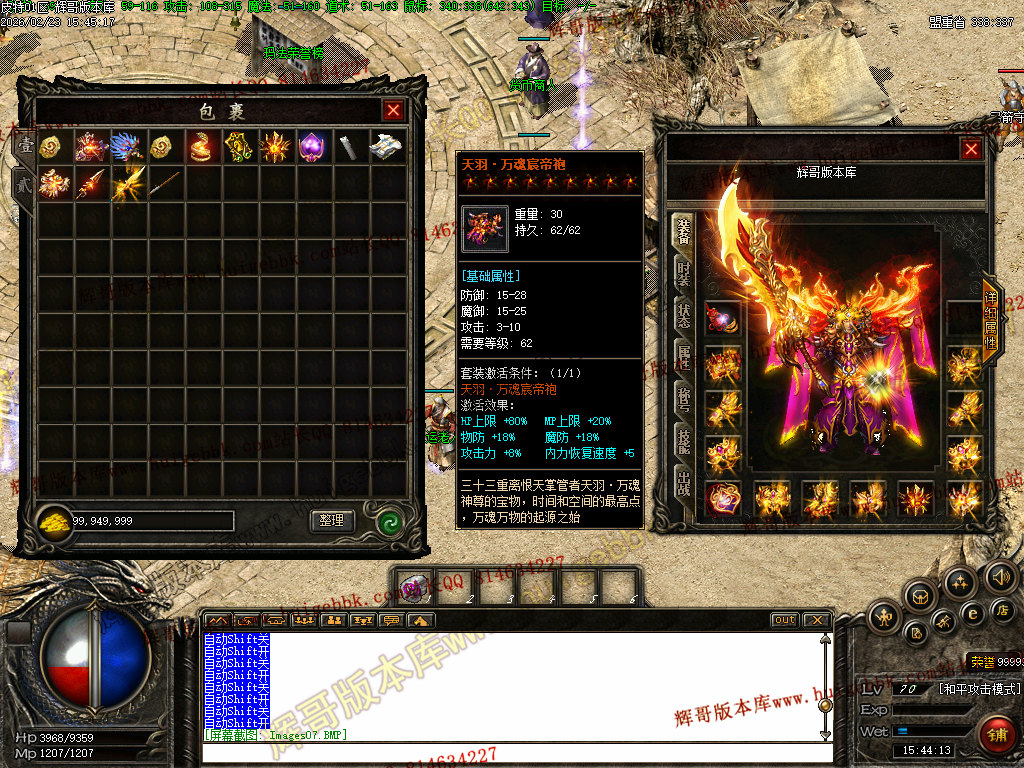
Task: Switch to the 状态 status tab
Action: (x=684, y=313)
